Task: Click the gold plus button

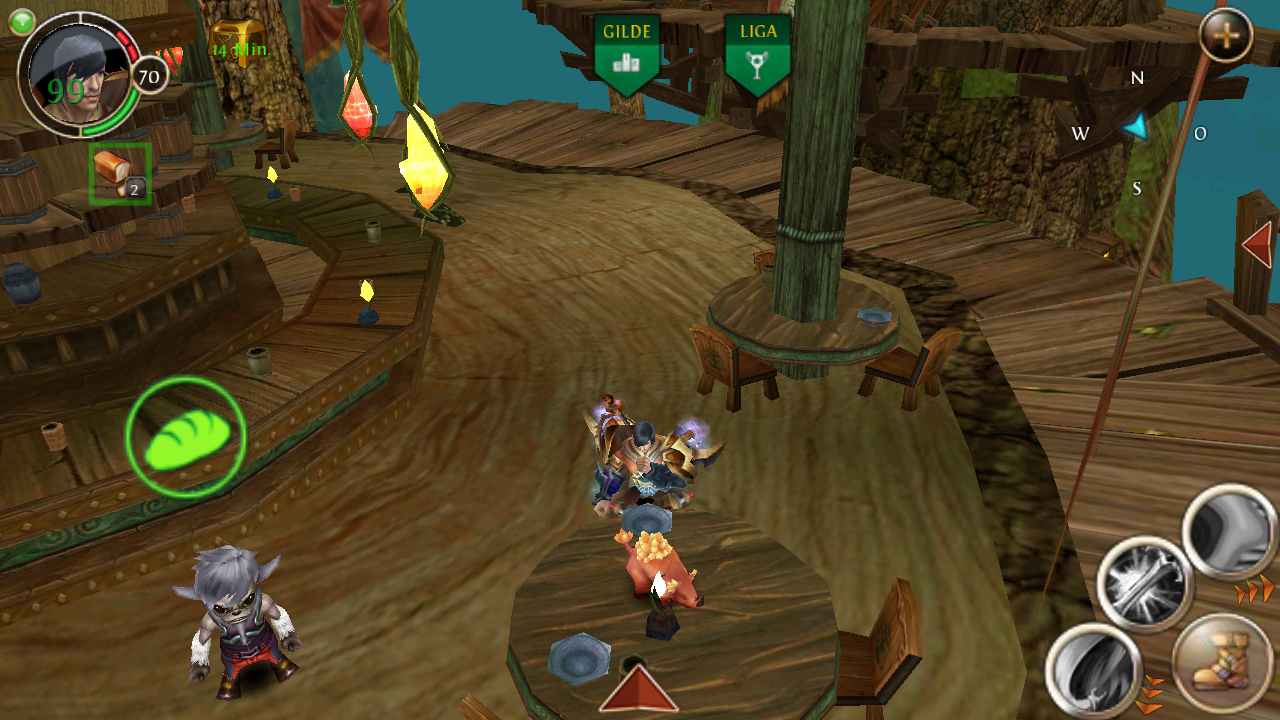Action: click(1226, 38)
